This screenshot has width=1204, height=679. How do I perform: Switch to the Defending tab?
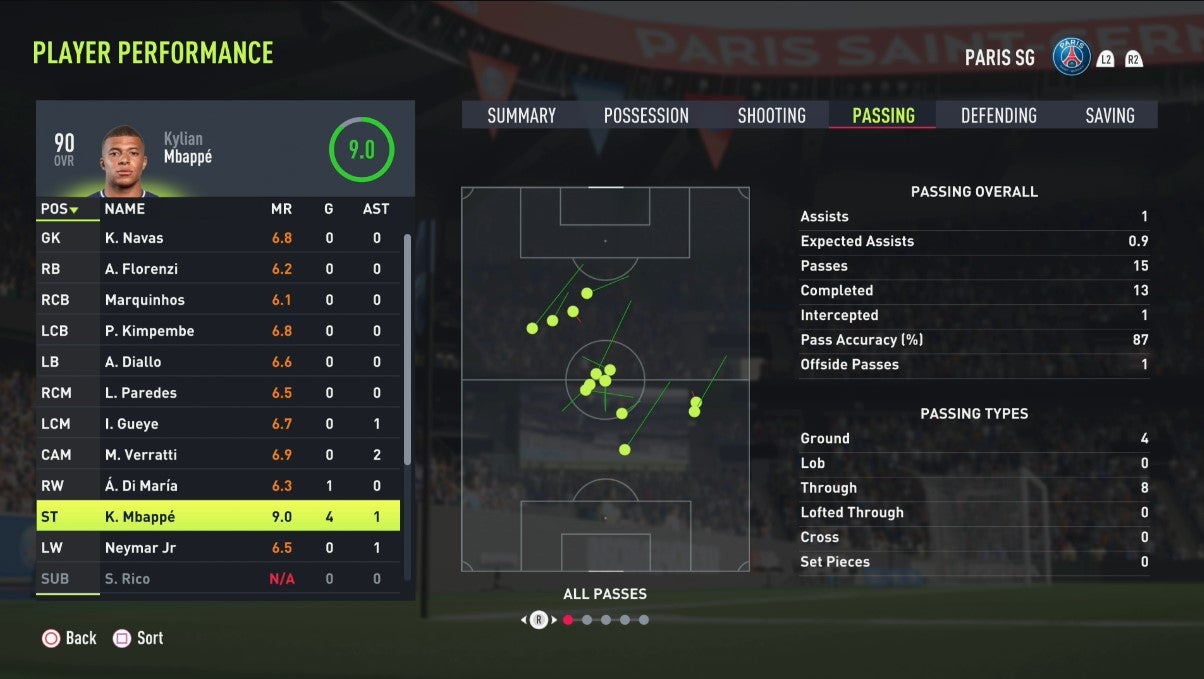click(x=998, y=116)
